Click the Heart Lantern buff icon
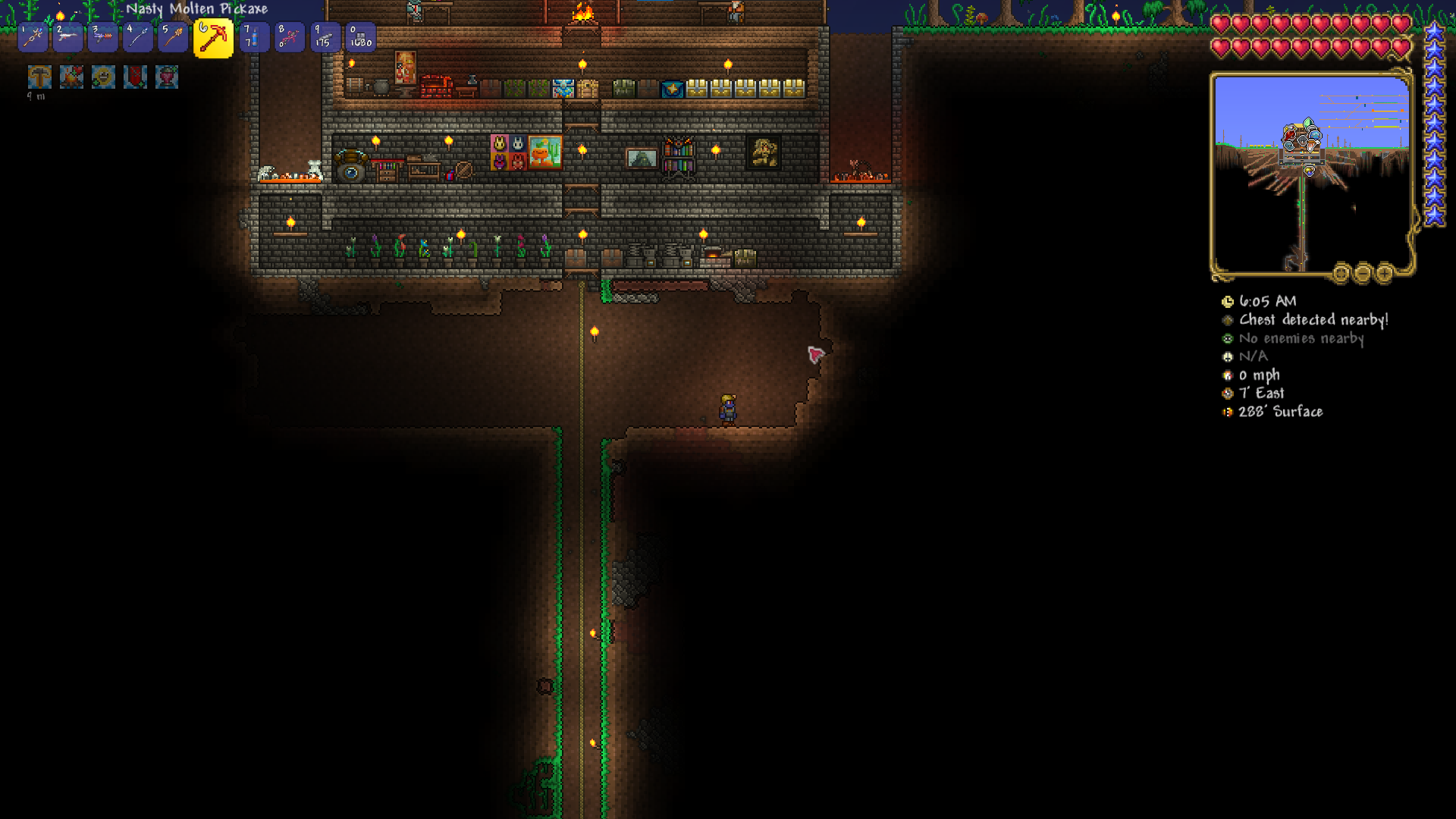Screen dimensions: 1456x819 coord(167,77)
